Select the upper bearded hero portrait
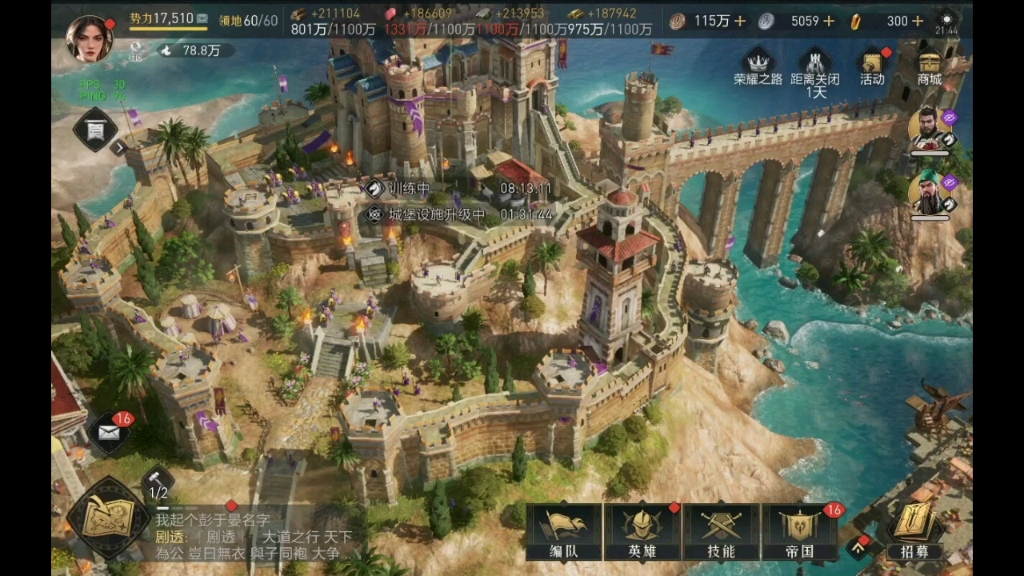 [929, 127]
